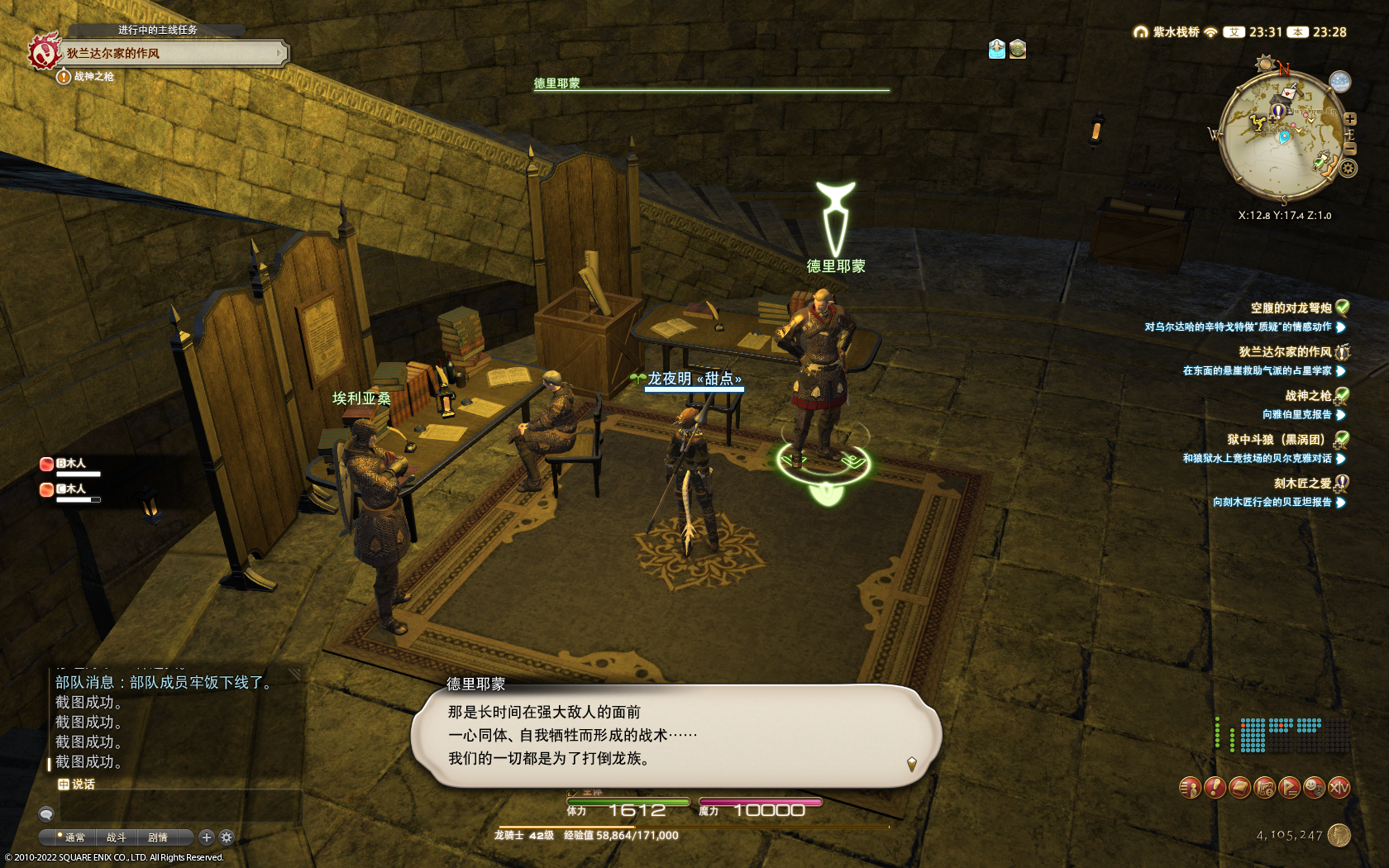Switch chat to the 战斗 tab

(x=116, y=837)
